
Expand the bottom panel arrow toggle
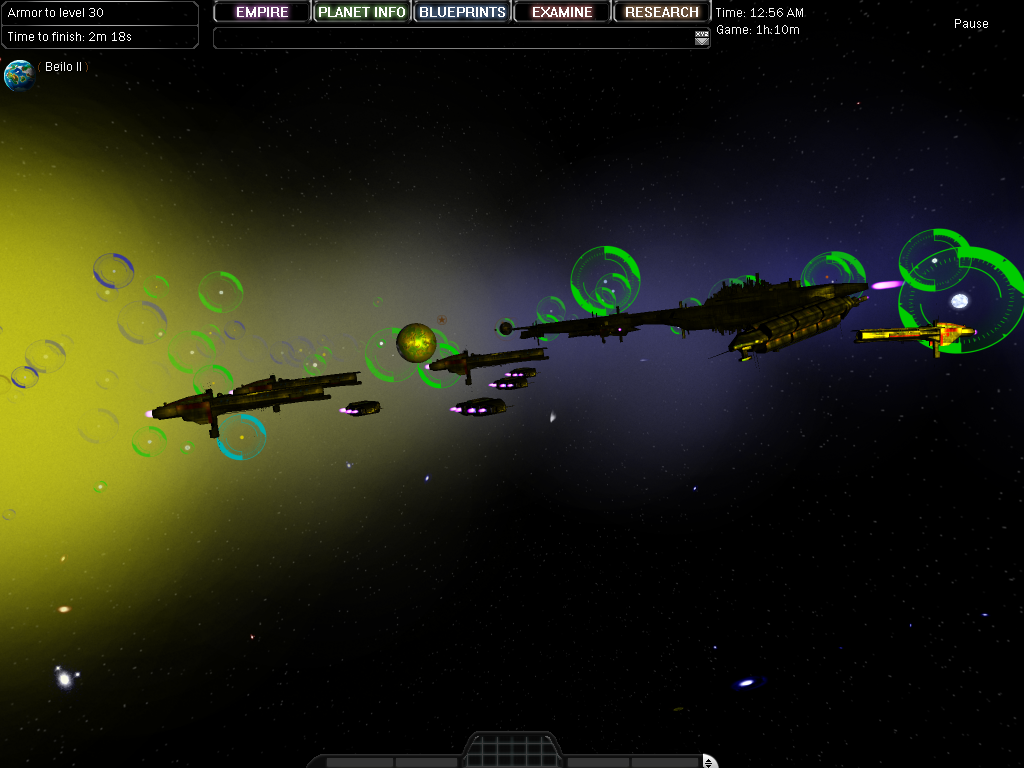point(709,762)
